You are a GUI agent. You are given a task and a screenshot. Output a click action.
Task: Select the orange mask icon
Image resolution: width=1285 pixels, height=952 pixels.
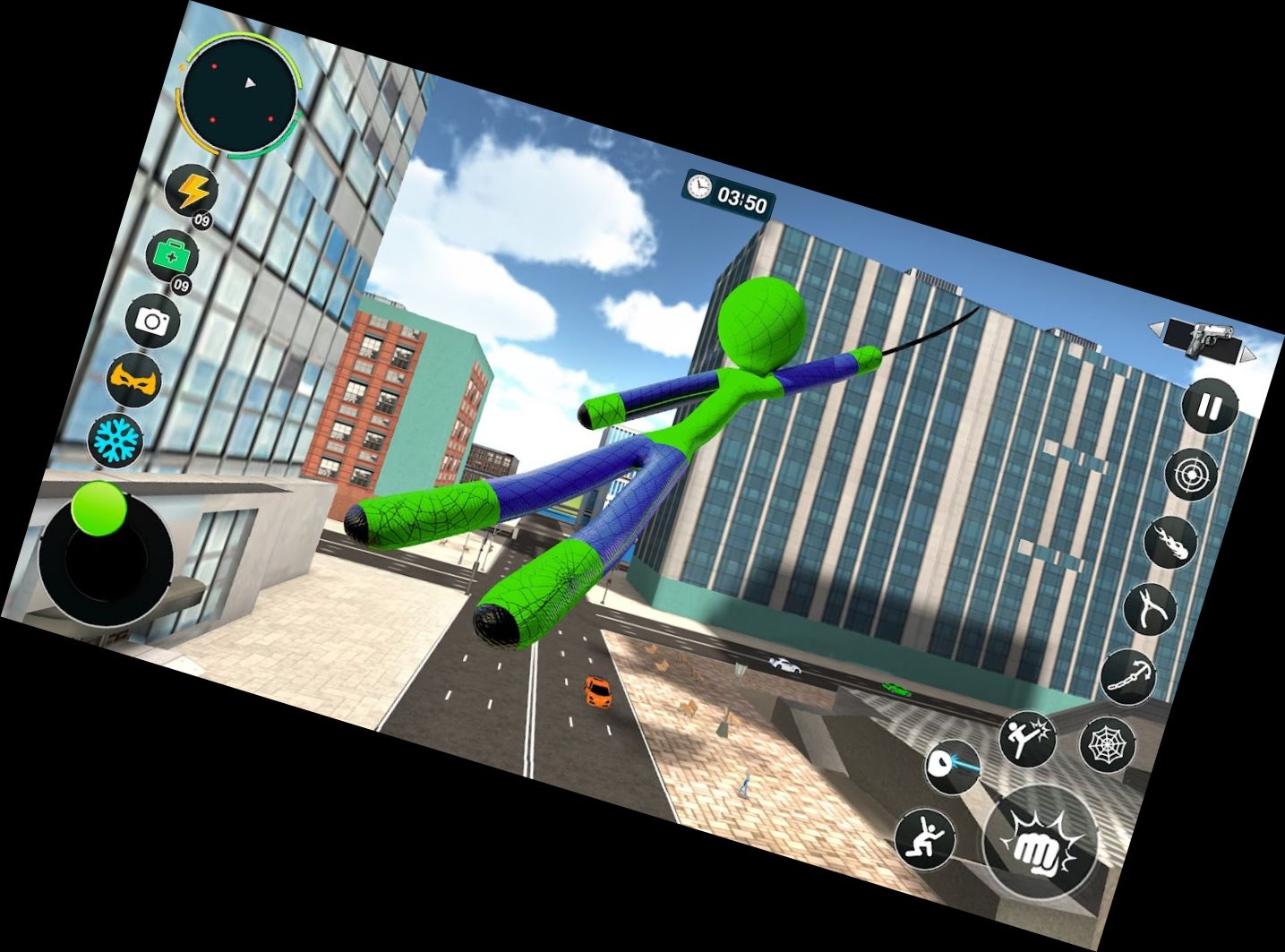134,381
